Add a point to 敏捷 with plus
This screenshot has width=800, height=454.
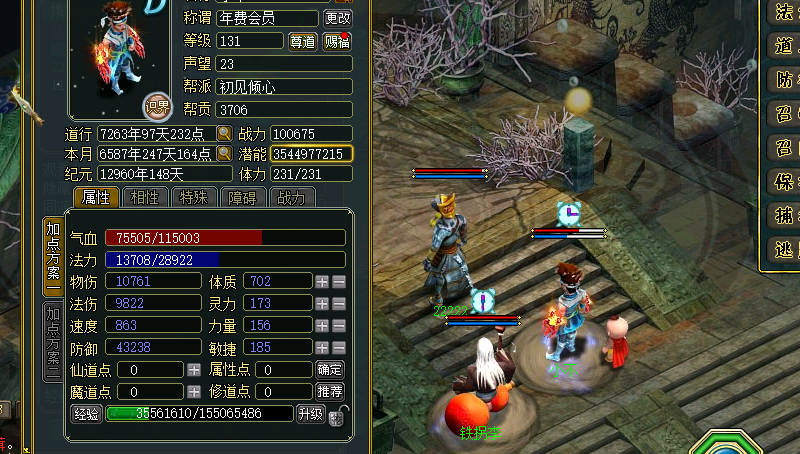point(322,347)
